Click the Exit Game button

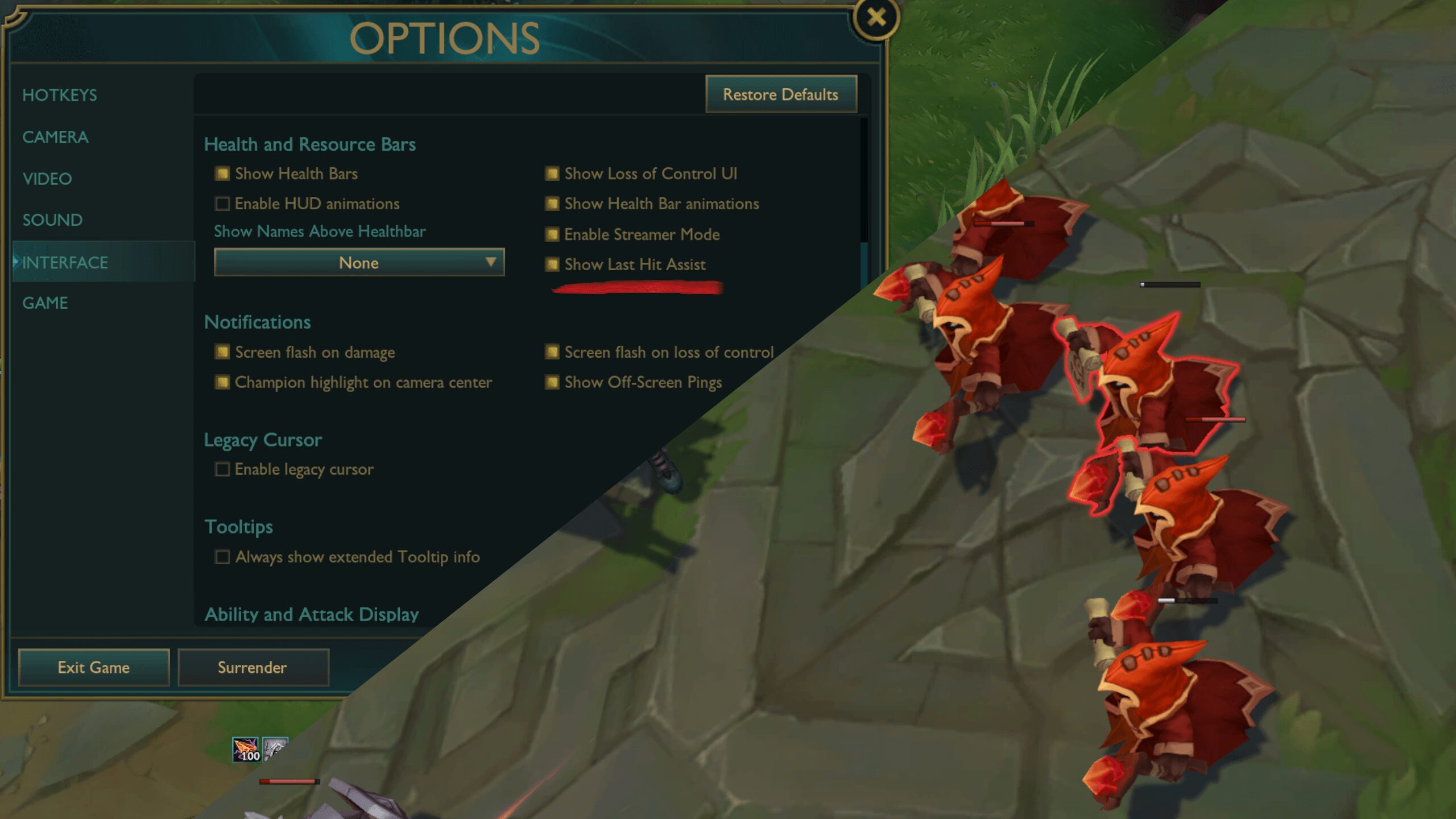[94, 667]
